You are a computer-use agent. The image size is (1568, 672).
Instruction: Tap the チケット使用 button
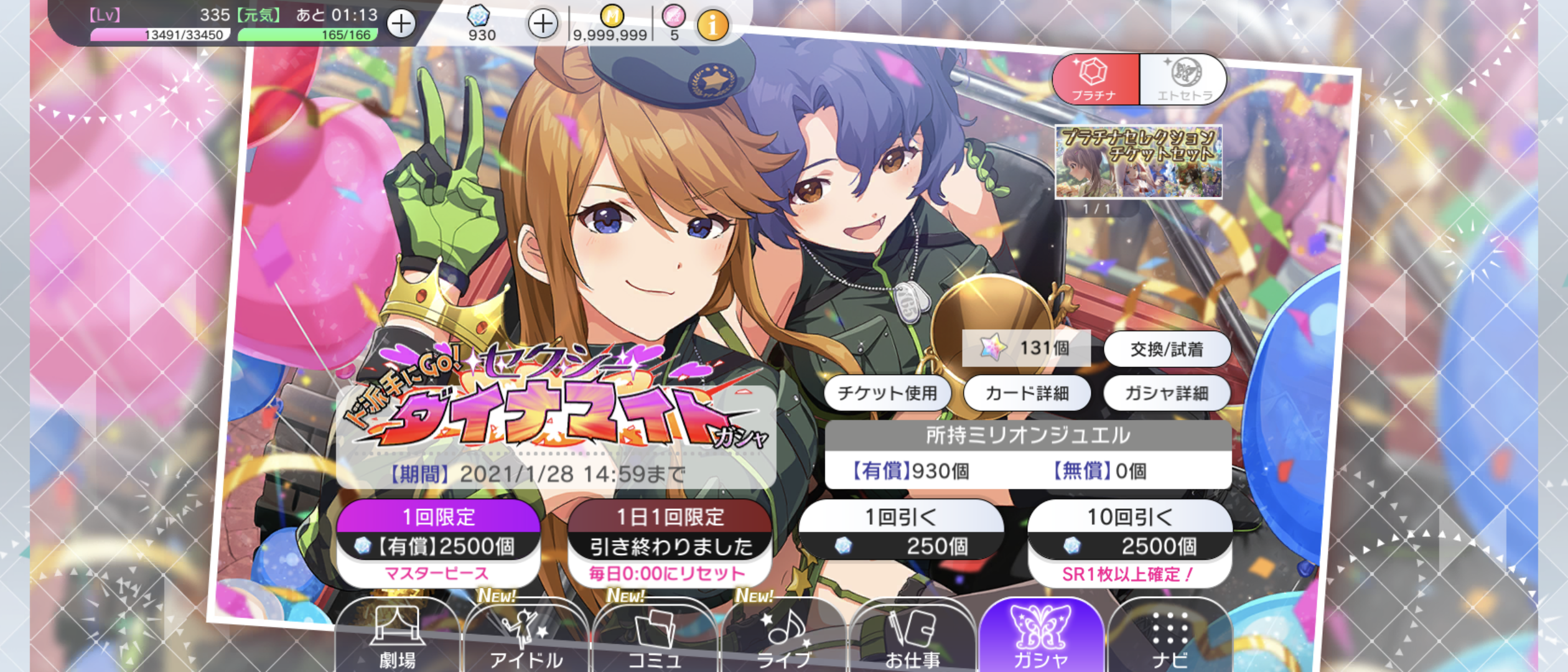887,393
